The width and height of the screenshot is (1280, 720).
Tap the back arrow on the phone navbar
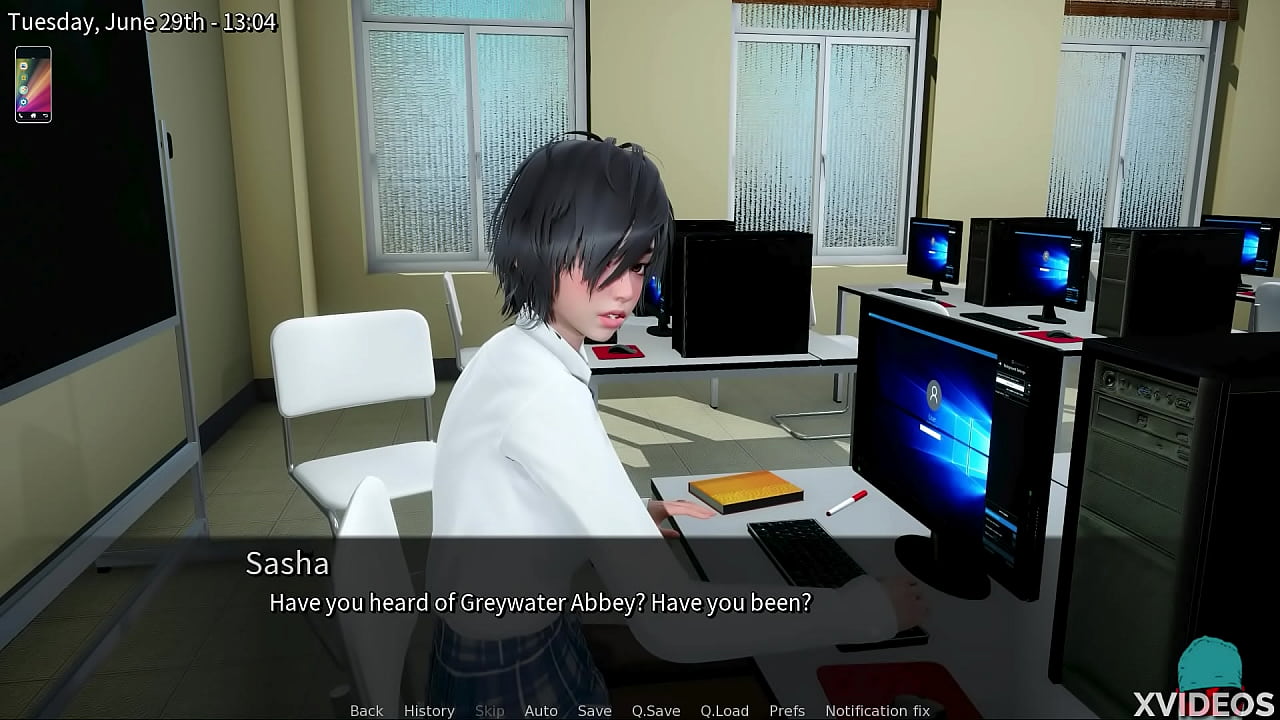(45, 115)
